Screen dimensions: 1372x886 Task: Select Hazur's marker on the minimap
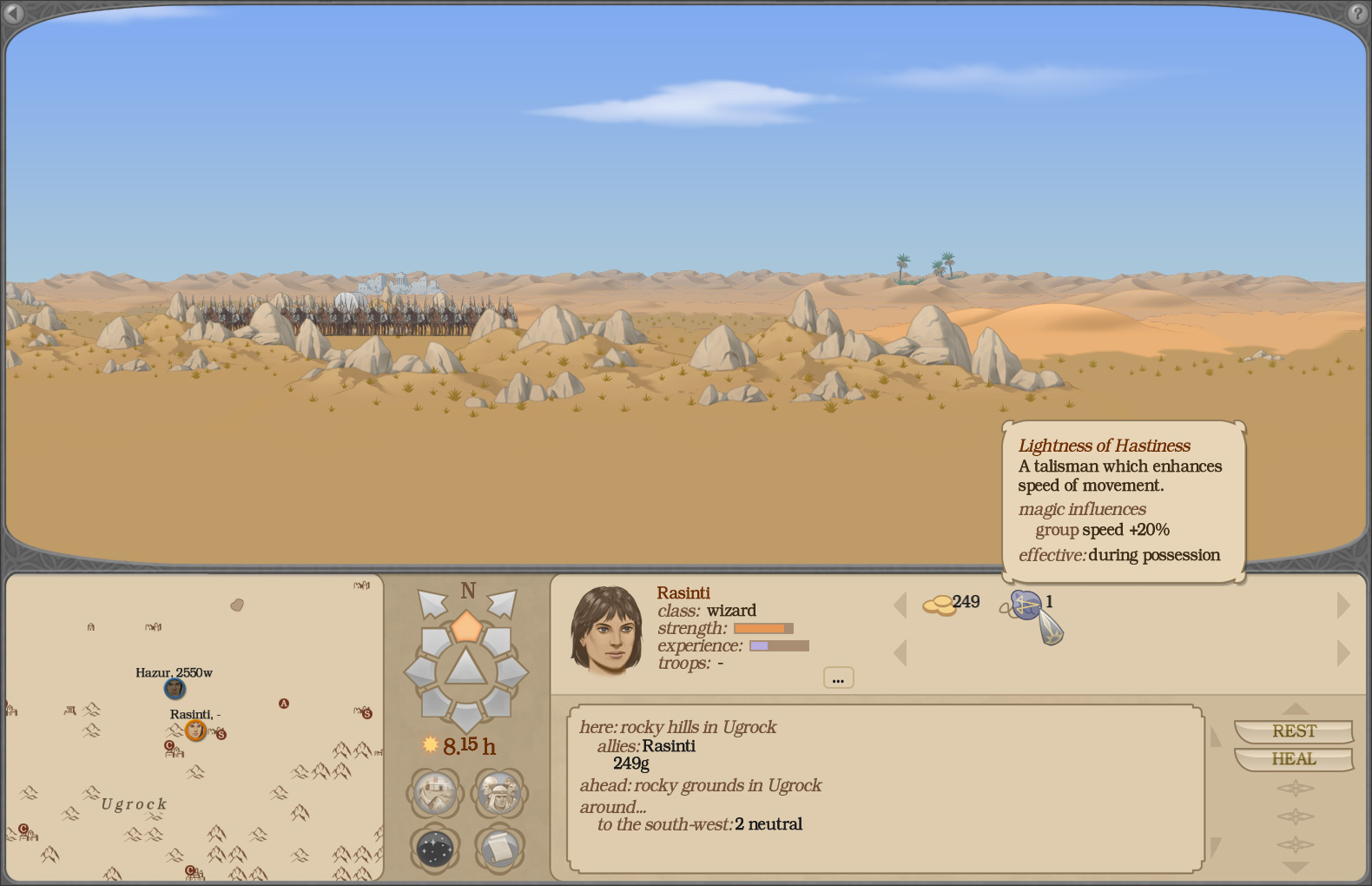pos(174,690)
